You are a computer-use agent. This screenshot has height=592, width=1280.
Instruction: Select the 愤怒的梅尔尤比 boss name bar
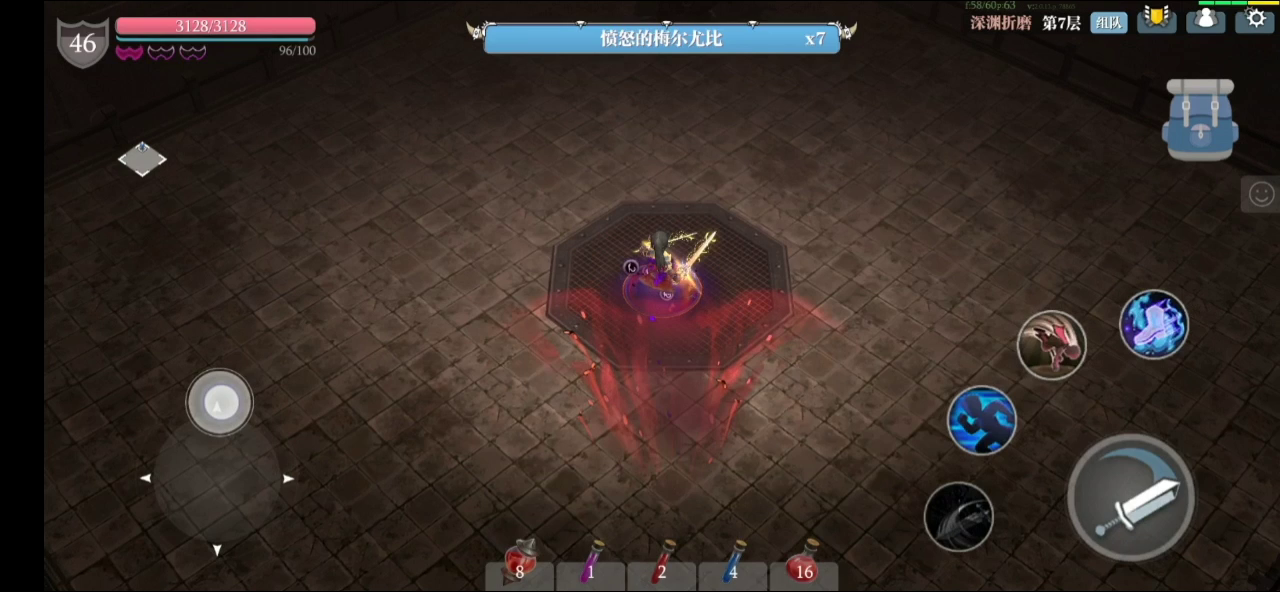point(661,39)
